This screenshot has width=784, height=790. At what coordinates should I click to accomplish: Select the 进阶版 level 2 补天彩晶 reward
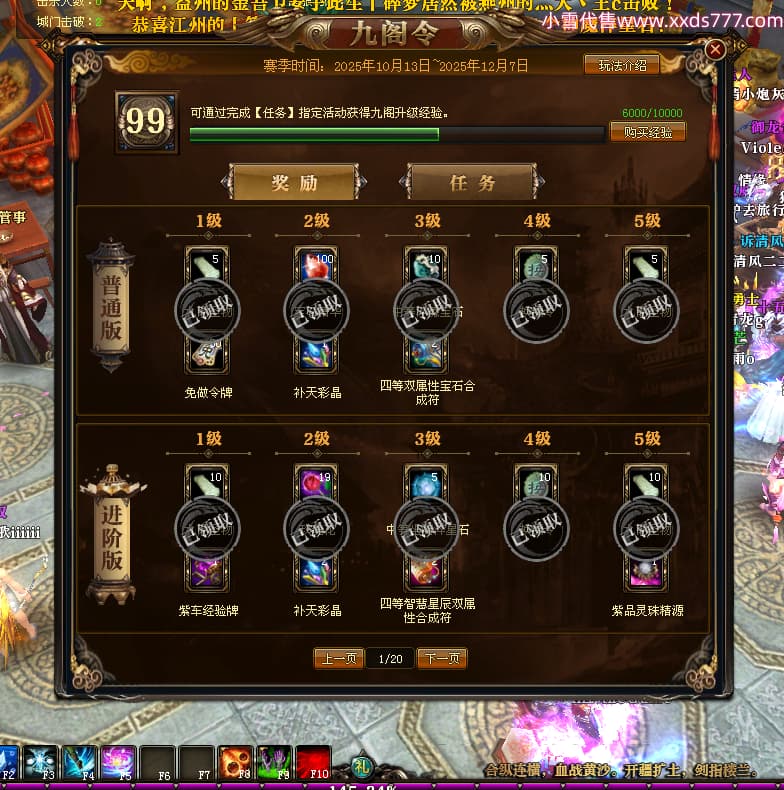[317, 527]
